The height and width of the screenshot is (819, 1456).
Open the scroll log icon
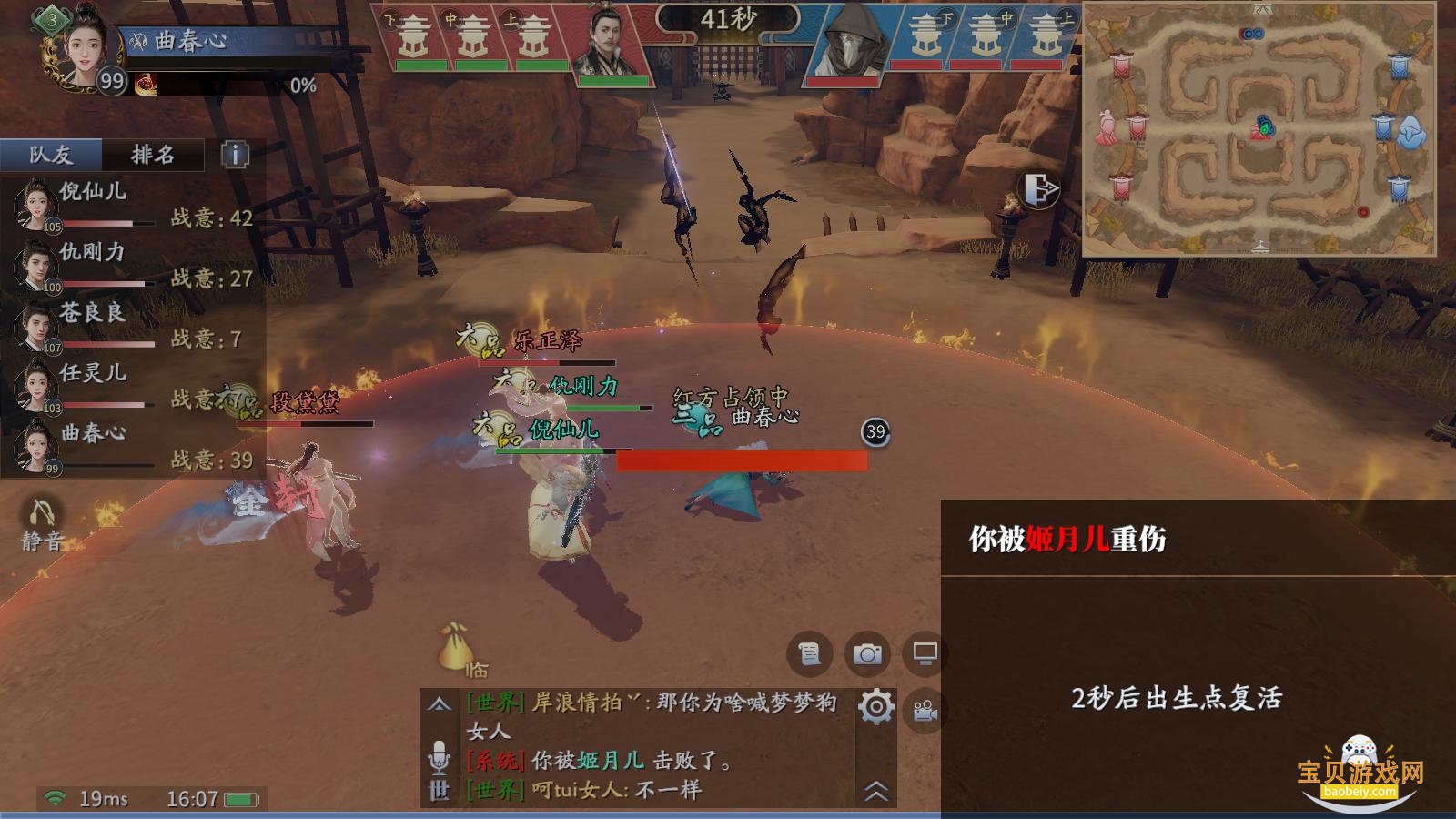tap(809, 653)
